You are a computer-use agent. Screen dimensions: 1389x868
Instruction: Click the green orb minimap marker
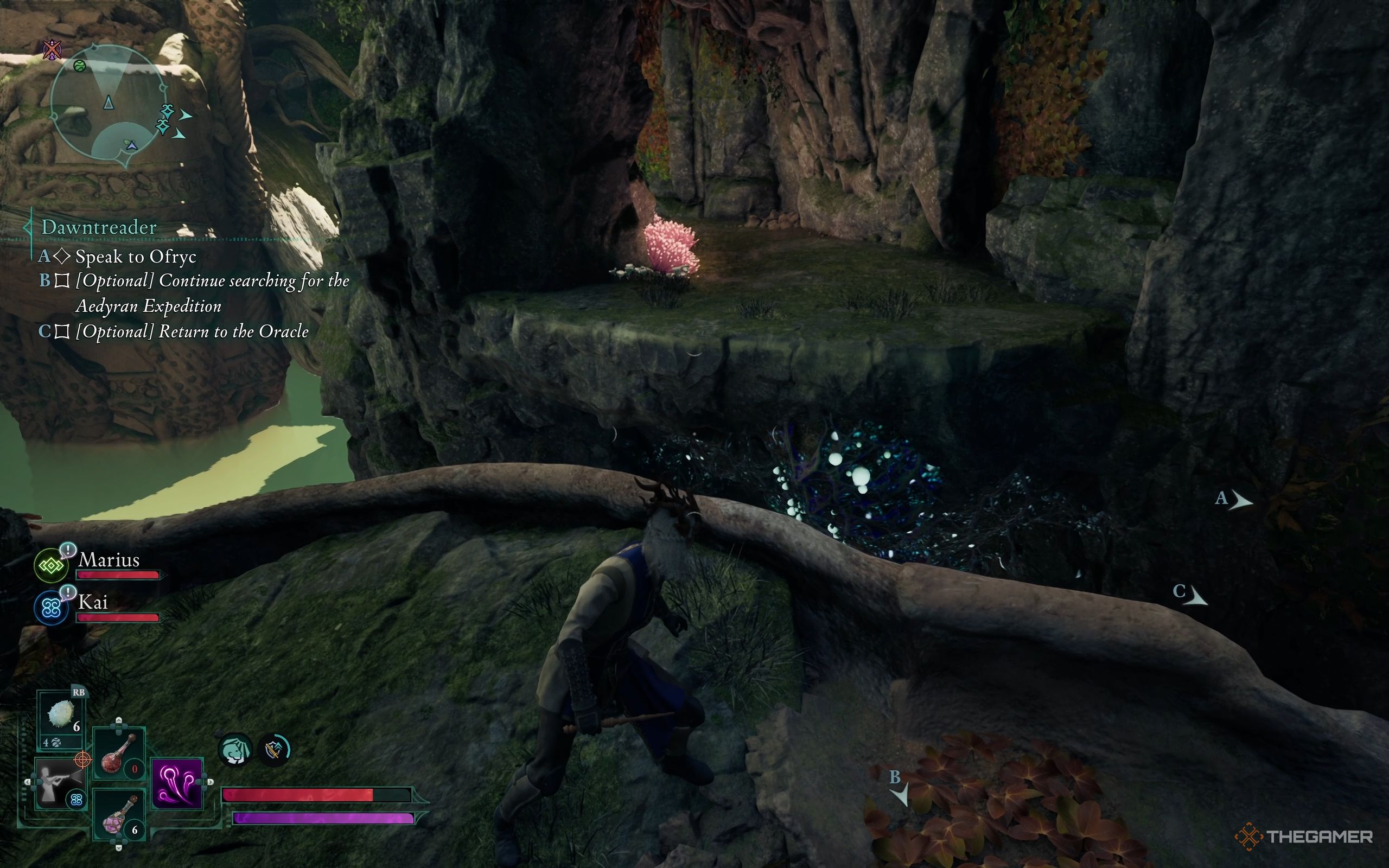[79, 67]
